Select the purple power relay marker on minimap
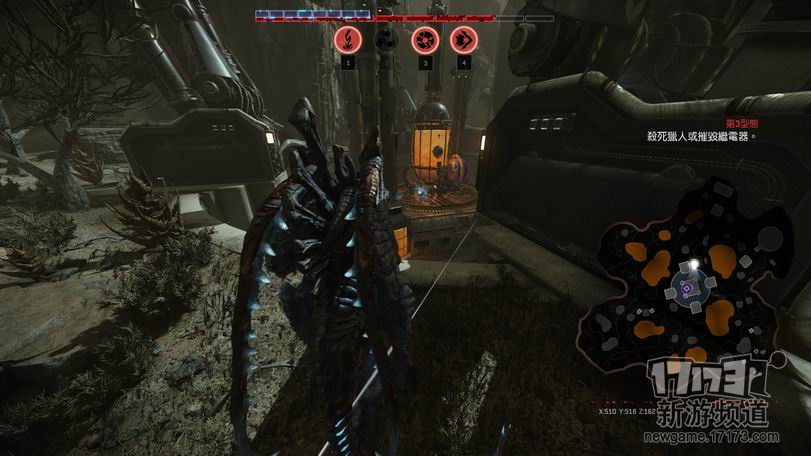This screenshot has width=811, height=456. pyautogui.click(x=687, y=290)
